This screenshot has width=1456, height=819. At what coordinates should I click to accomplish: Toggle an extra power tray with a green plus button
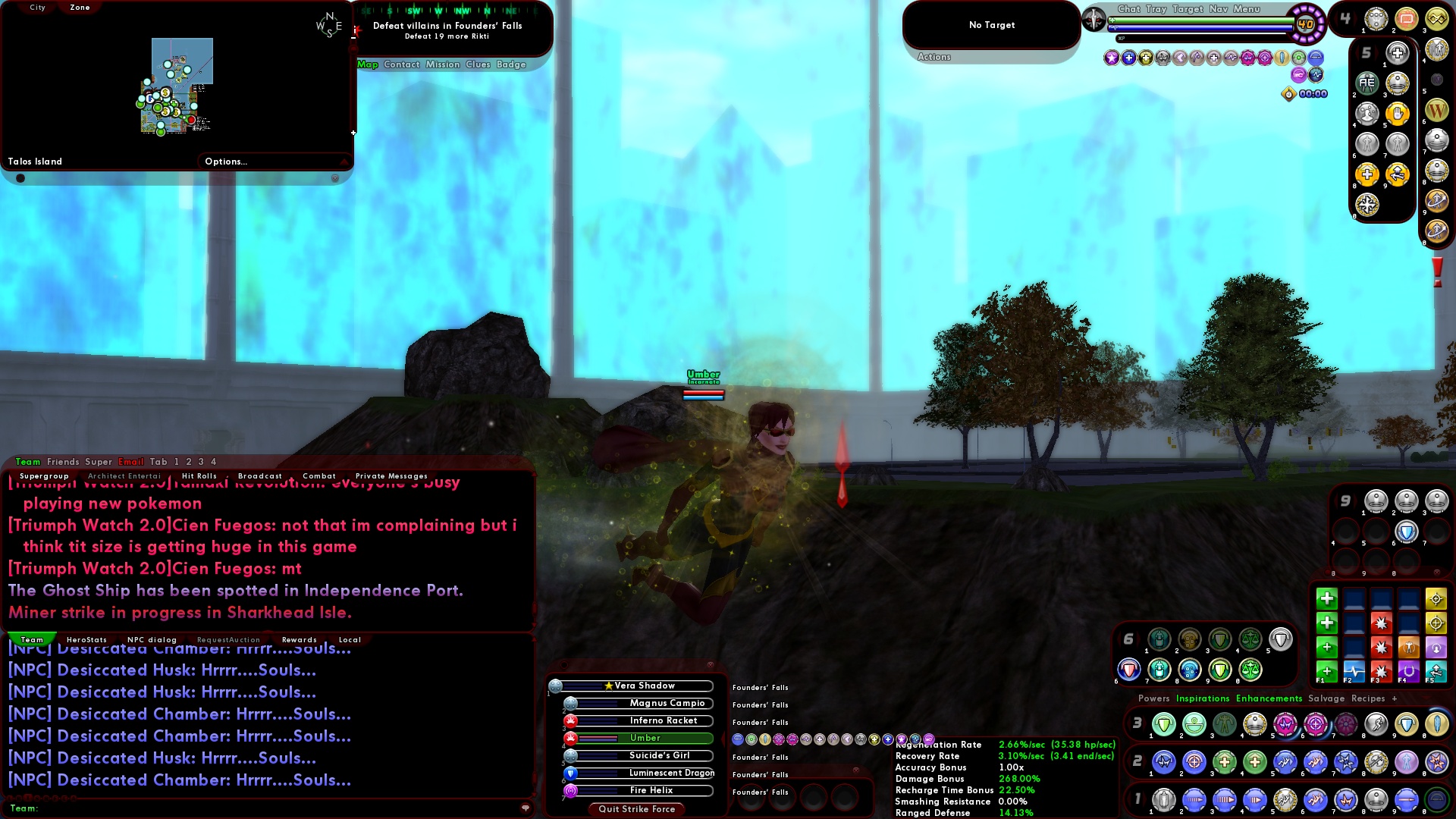pos(1326,598)
